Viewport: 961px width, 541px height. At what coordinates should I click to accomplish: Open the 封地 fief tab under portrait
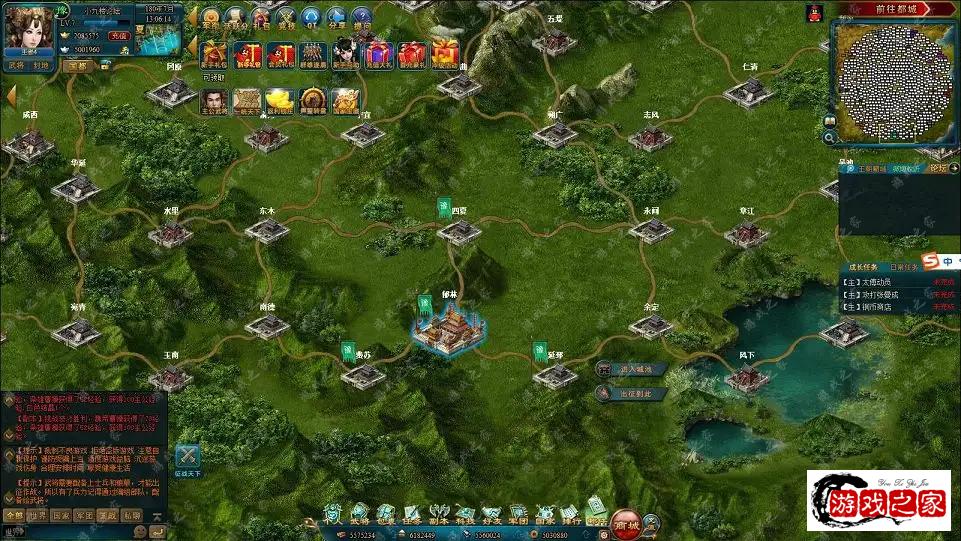click(41, 66)
